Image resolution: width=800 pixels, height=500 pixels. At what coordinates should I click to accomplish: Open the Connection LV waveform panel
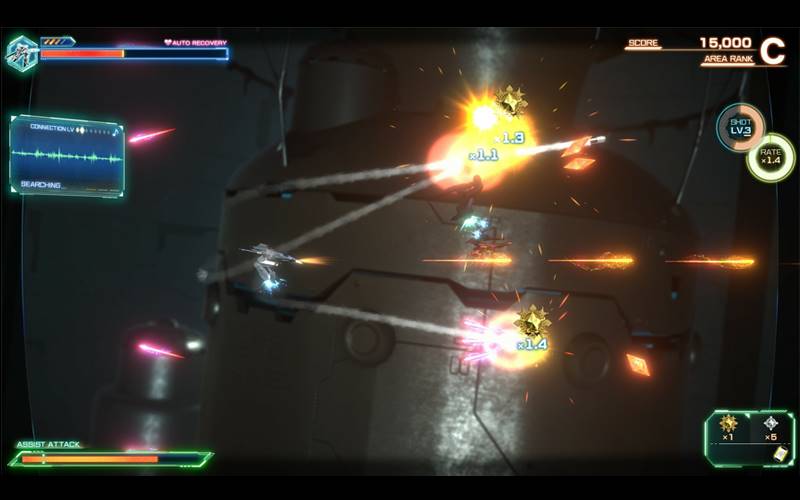(x=67, y=155)
